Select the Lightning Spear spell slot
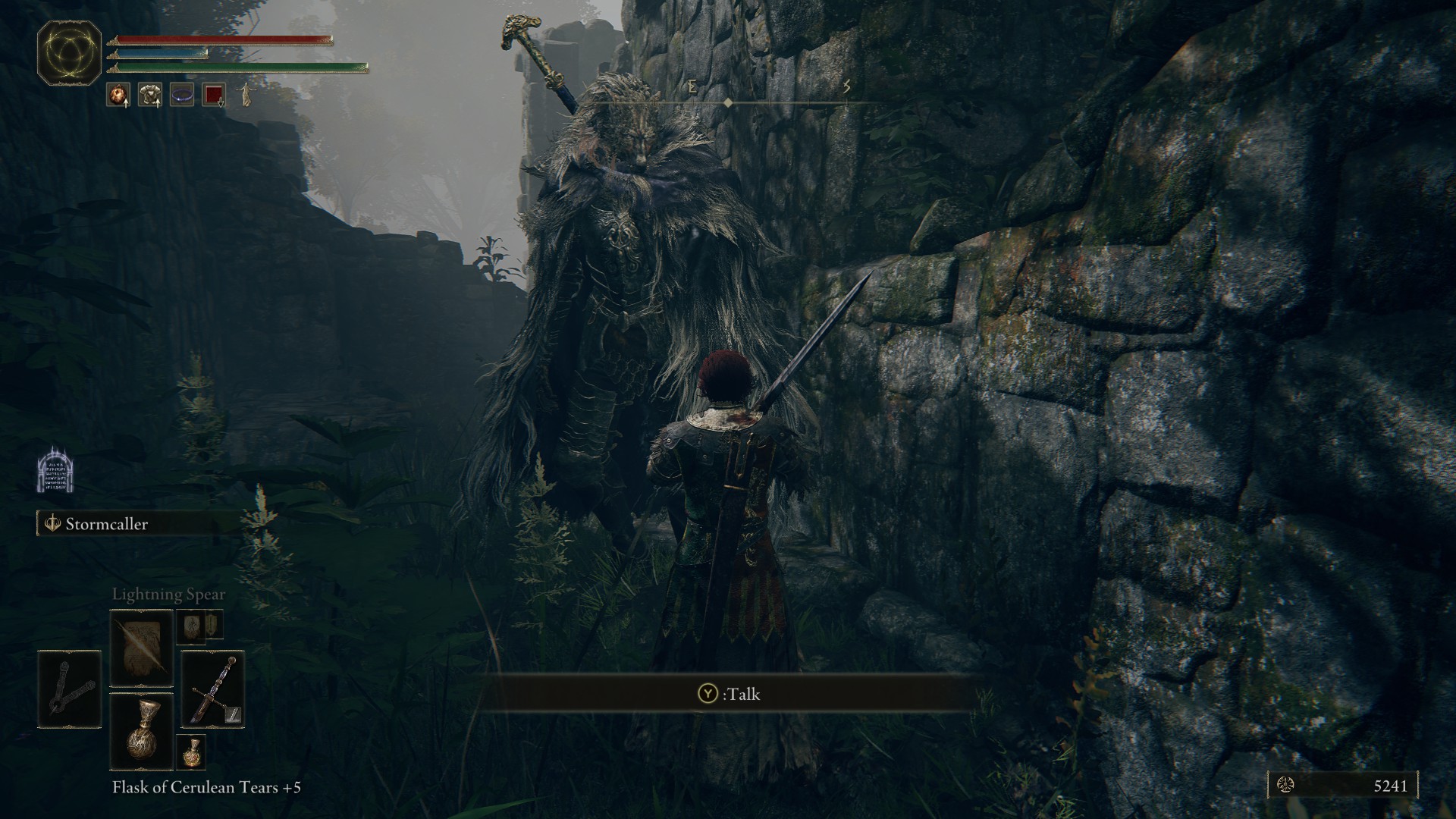This screenshot has height=819, width=1456. pos(142,648)
